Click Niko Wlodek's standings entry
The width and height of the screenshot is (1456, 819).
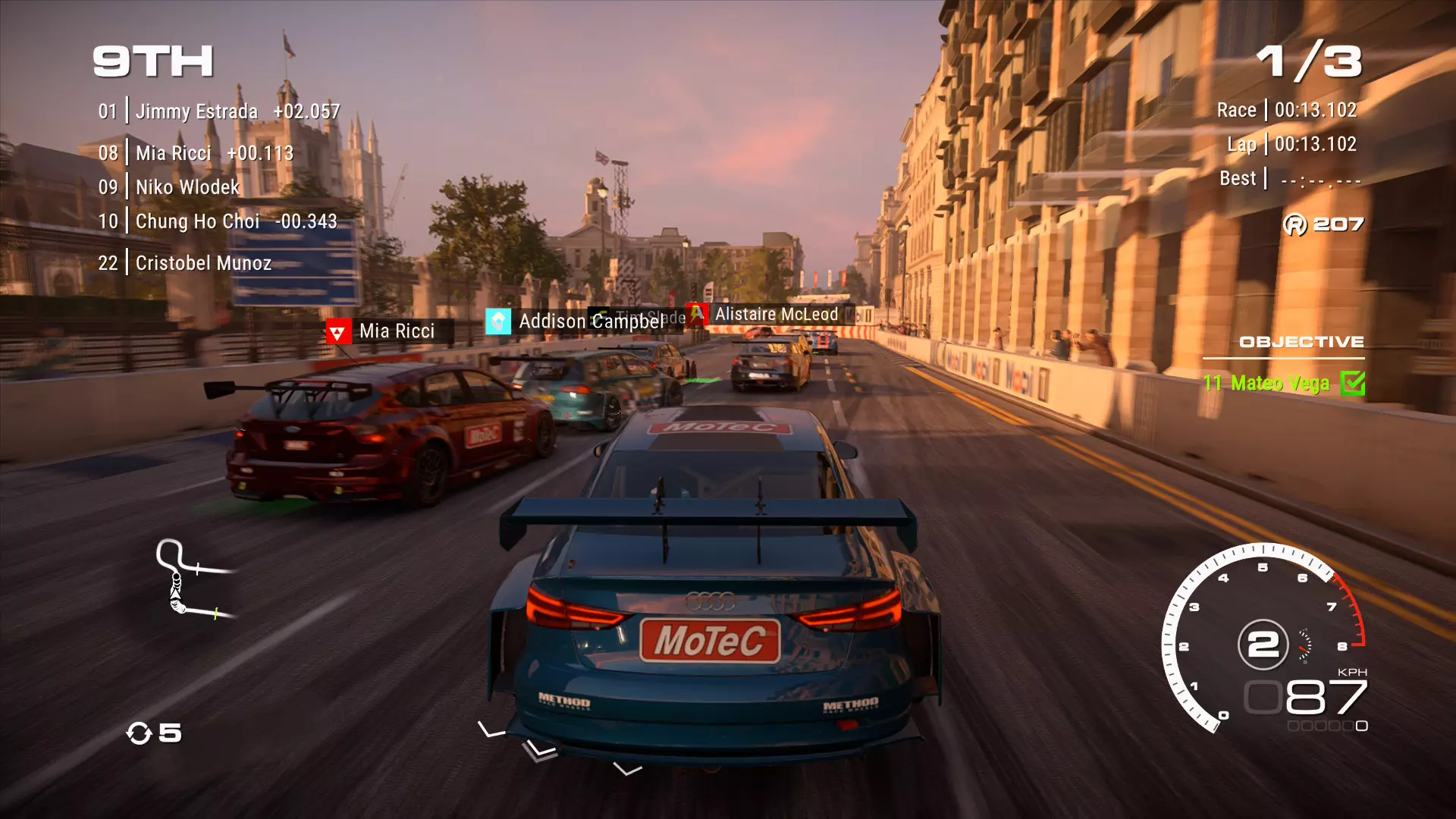coord(169,187)
